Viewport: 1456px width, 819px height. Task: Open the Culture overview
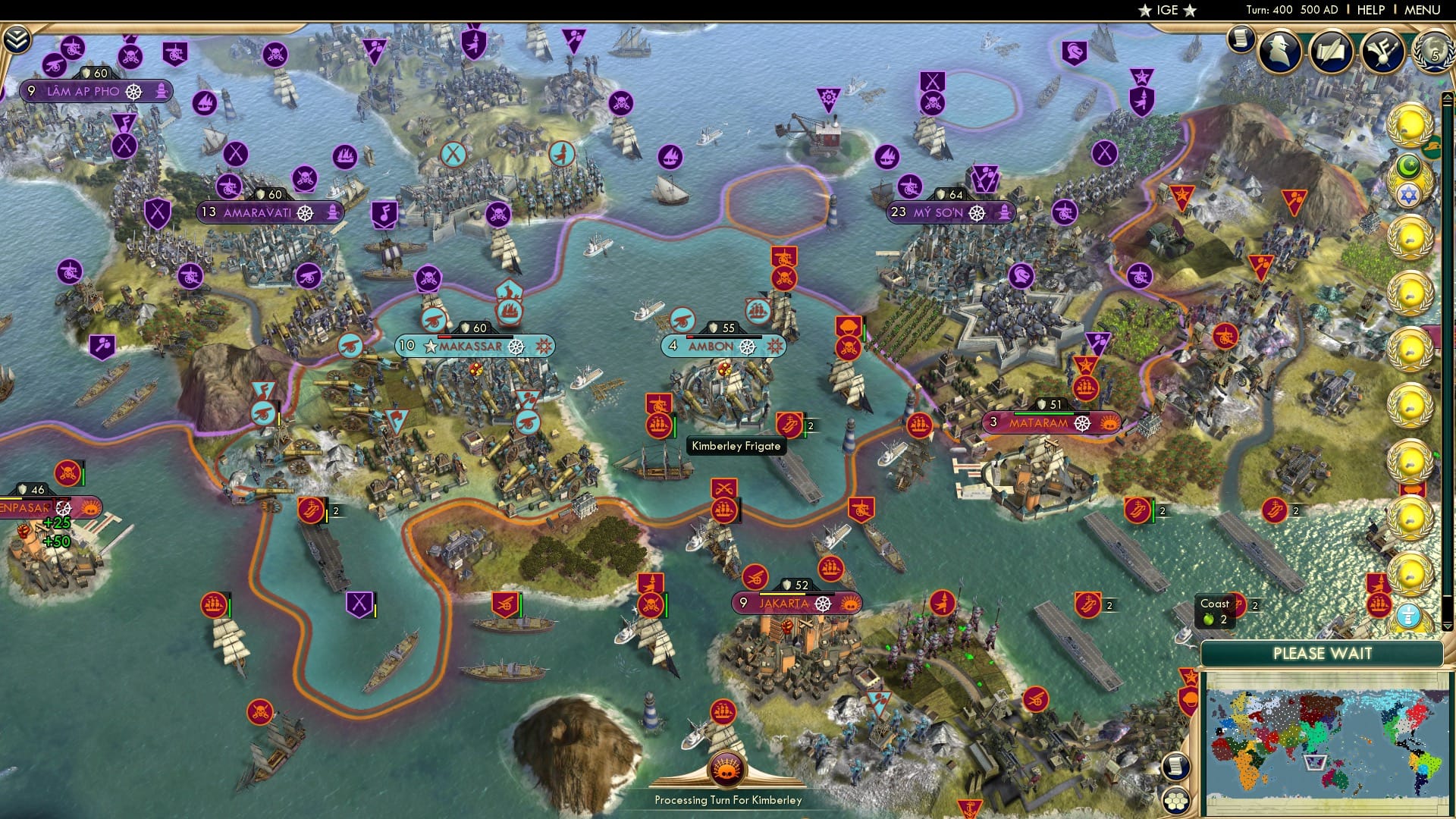click(x=1383, y=53)
